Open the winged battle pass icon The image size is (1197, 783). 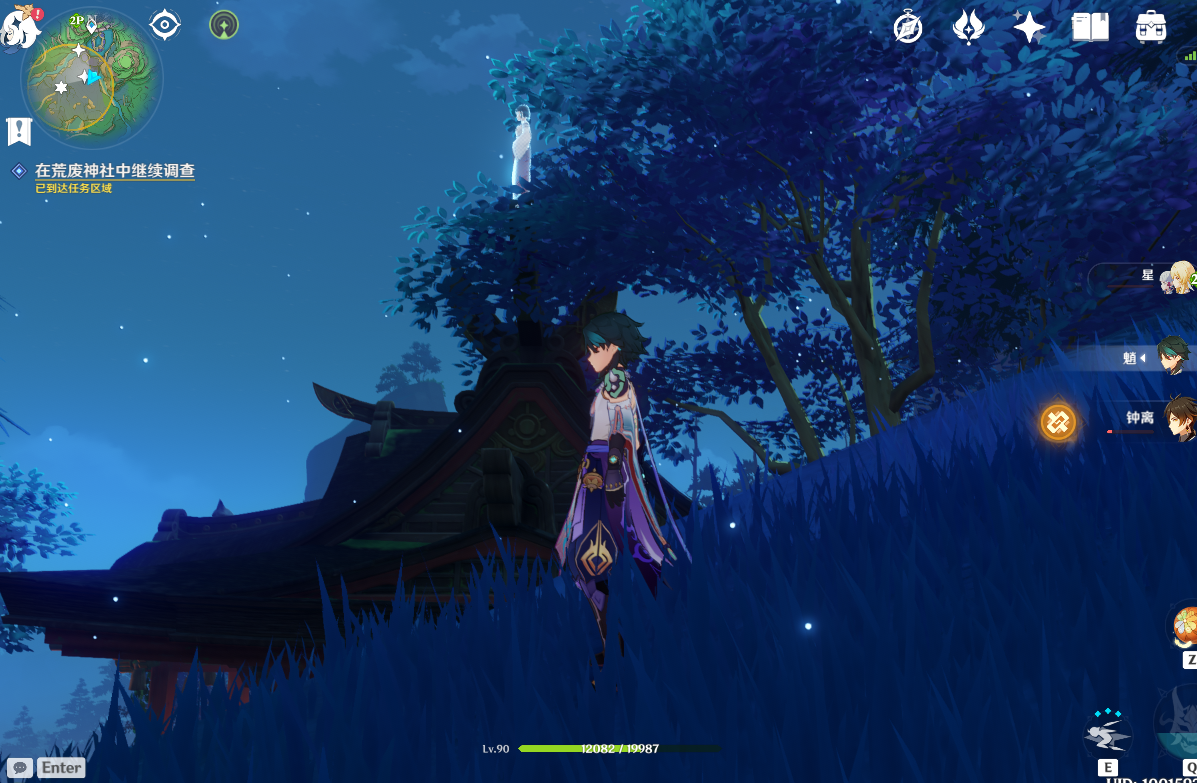click(x=968, y=27)
